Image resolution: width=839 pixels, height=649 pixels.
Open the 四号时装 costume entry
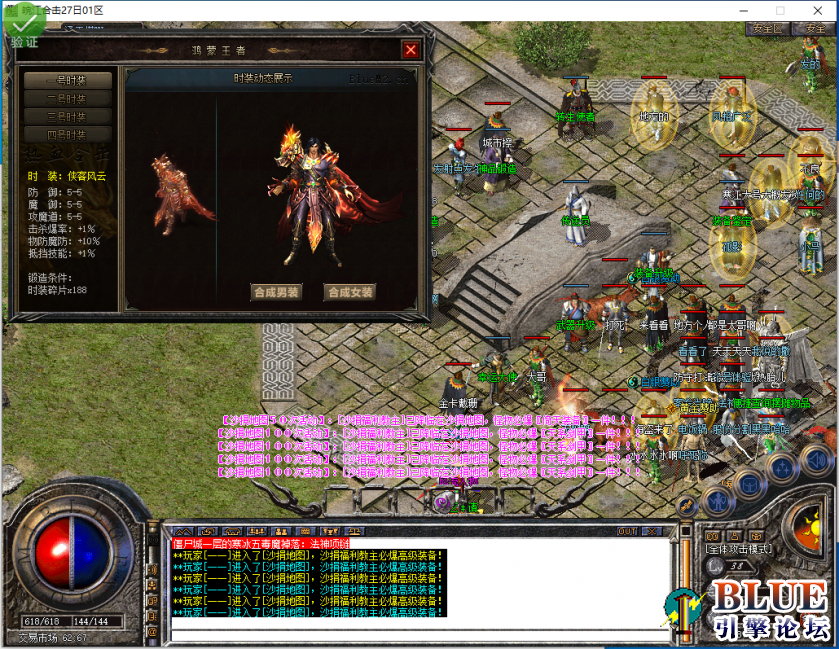click(x=68, y=135)
